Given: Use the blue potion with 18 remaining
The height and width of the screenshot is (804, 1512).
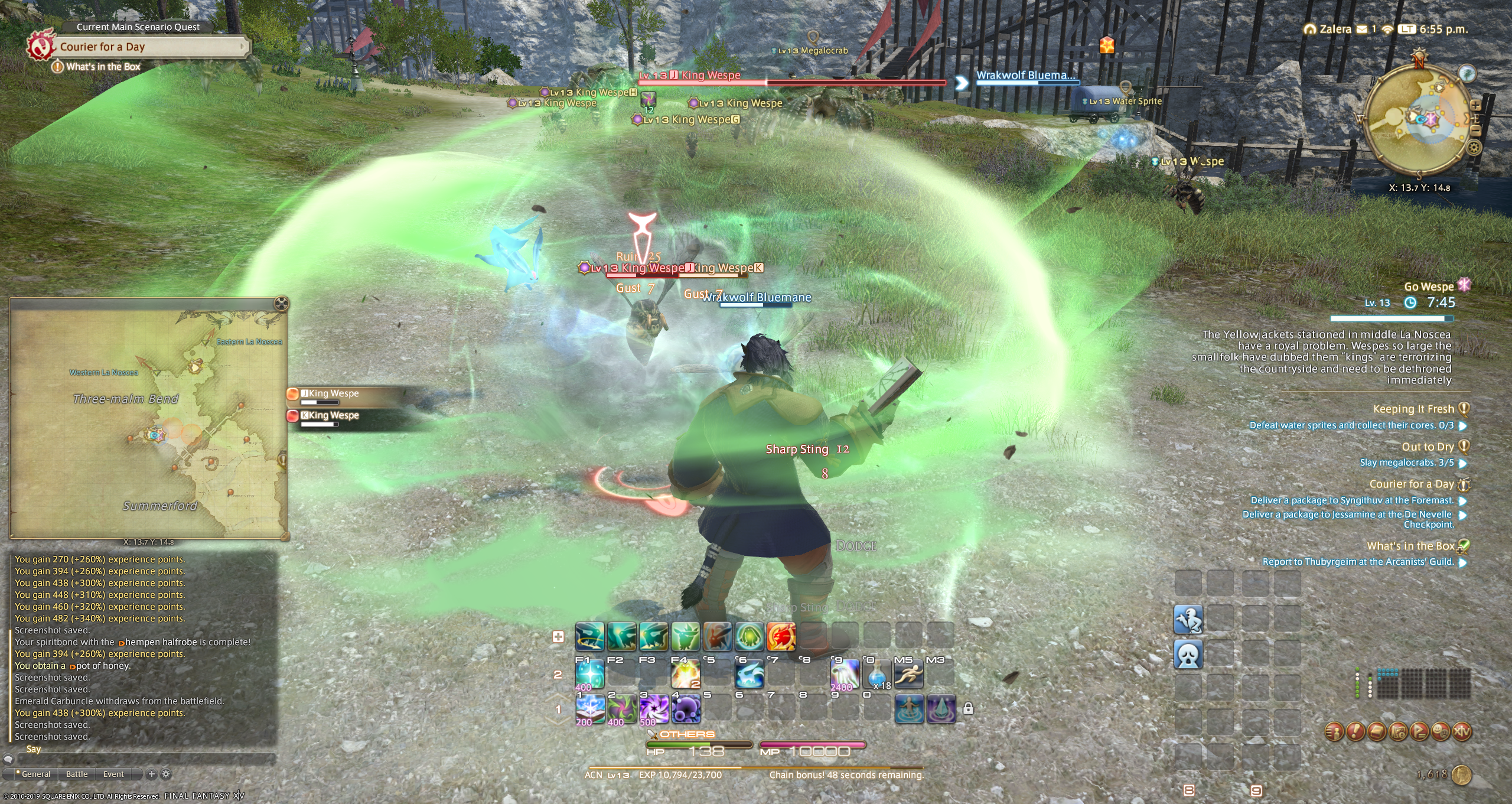Looking at the screenshot, I should coord(876,675).
